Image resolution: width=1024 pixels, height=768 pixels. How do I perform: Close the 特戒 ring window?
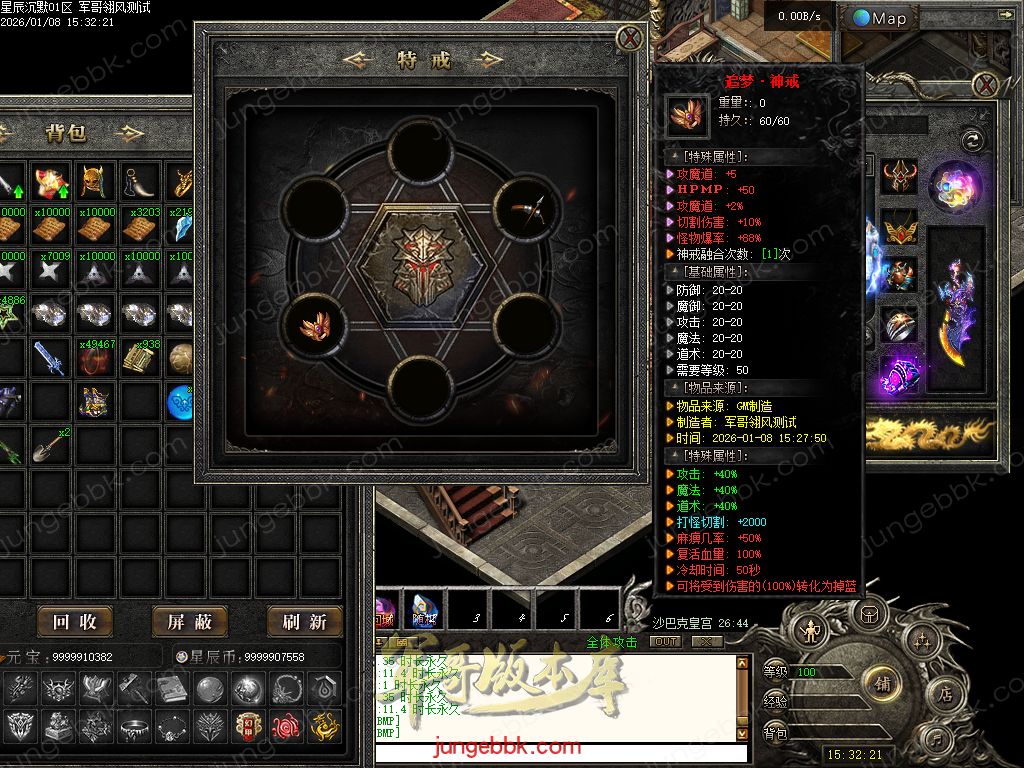[630, 39]
